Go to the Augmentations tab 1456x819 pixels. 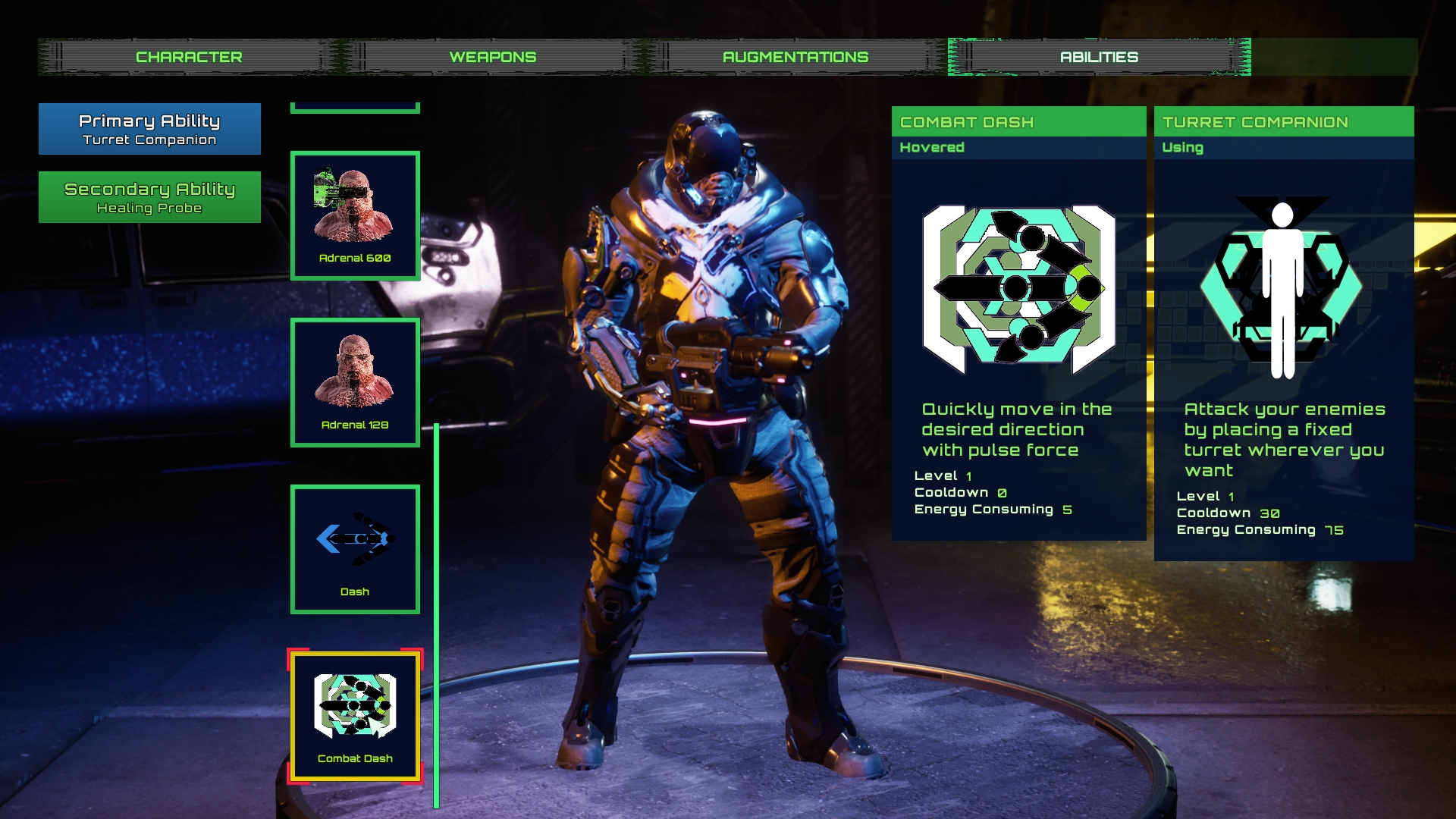pyautogui.click(x=795, y=57)
